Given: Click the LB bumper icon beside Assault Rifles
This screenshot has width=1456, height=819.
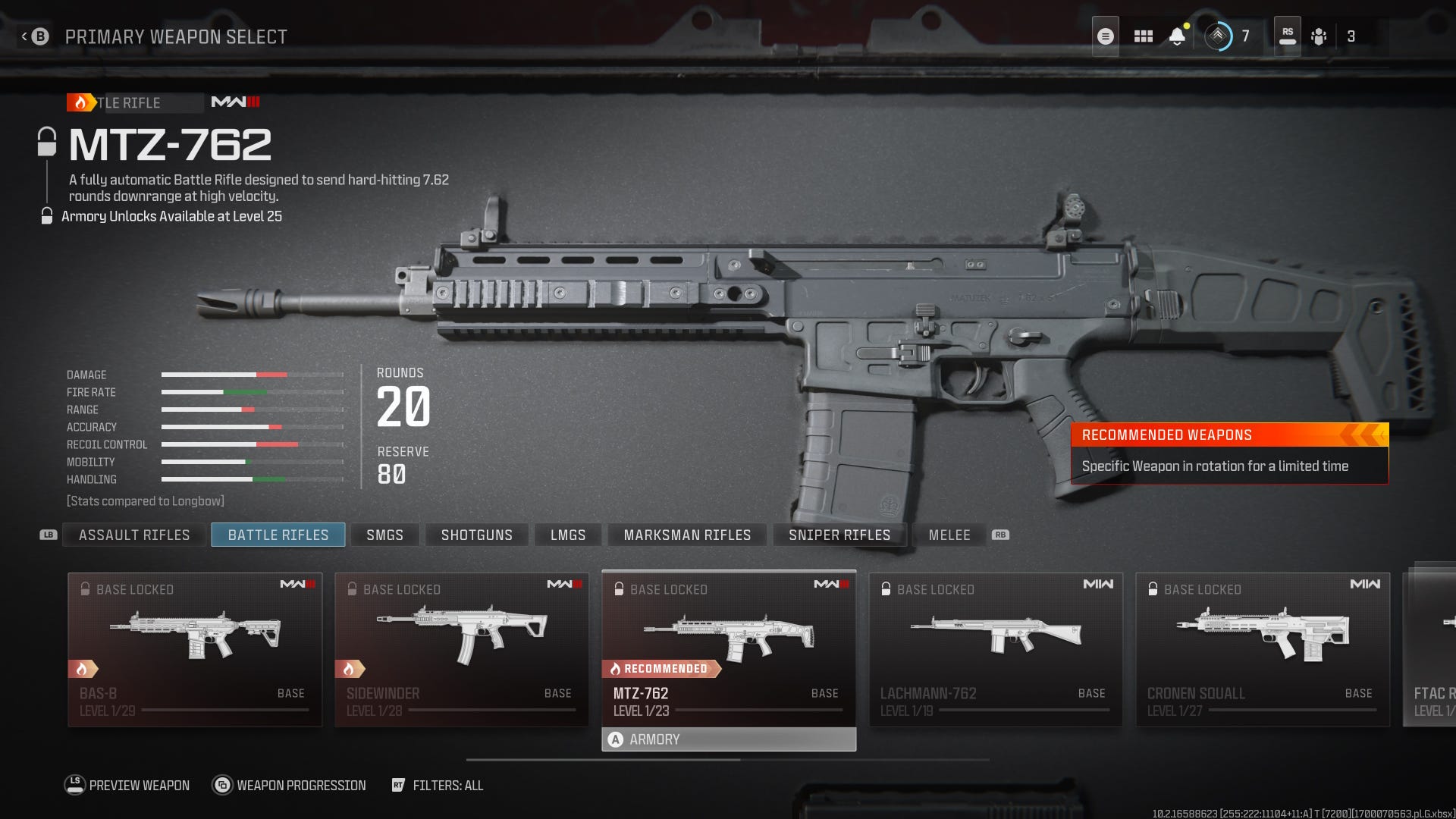Looking at the screenshot, I should pos(48,535).
